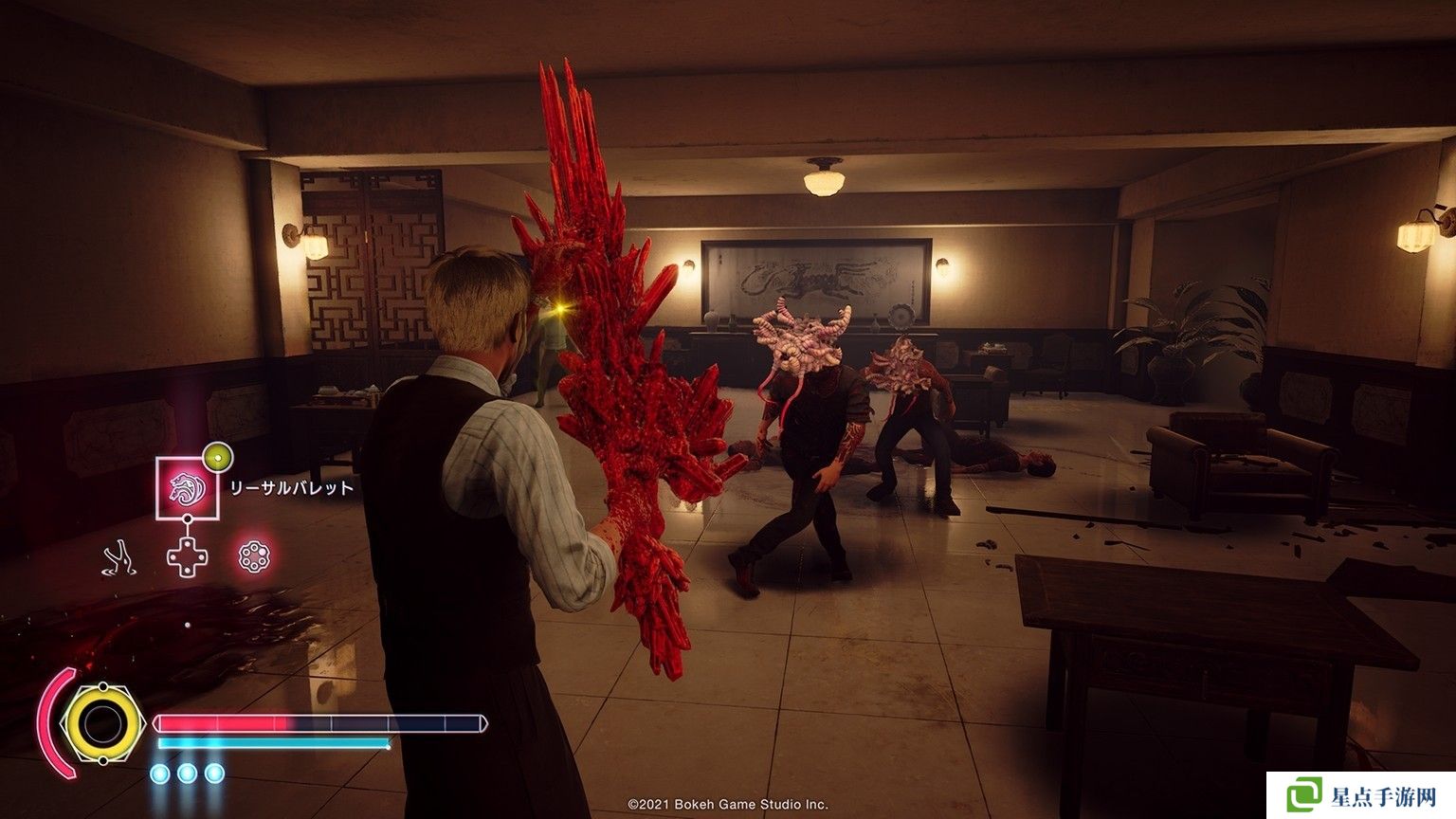Activate the upturned legs skill icon
This screenshot has height=819, width=1456.
point(119,557)
